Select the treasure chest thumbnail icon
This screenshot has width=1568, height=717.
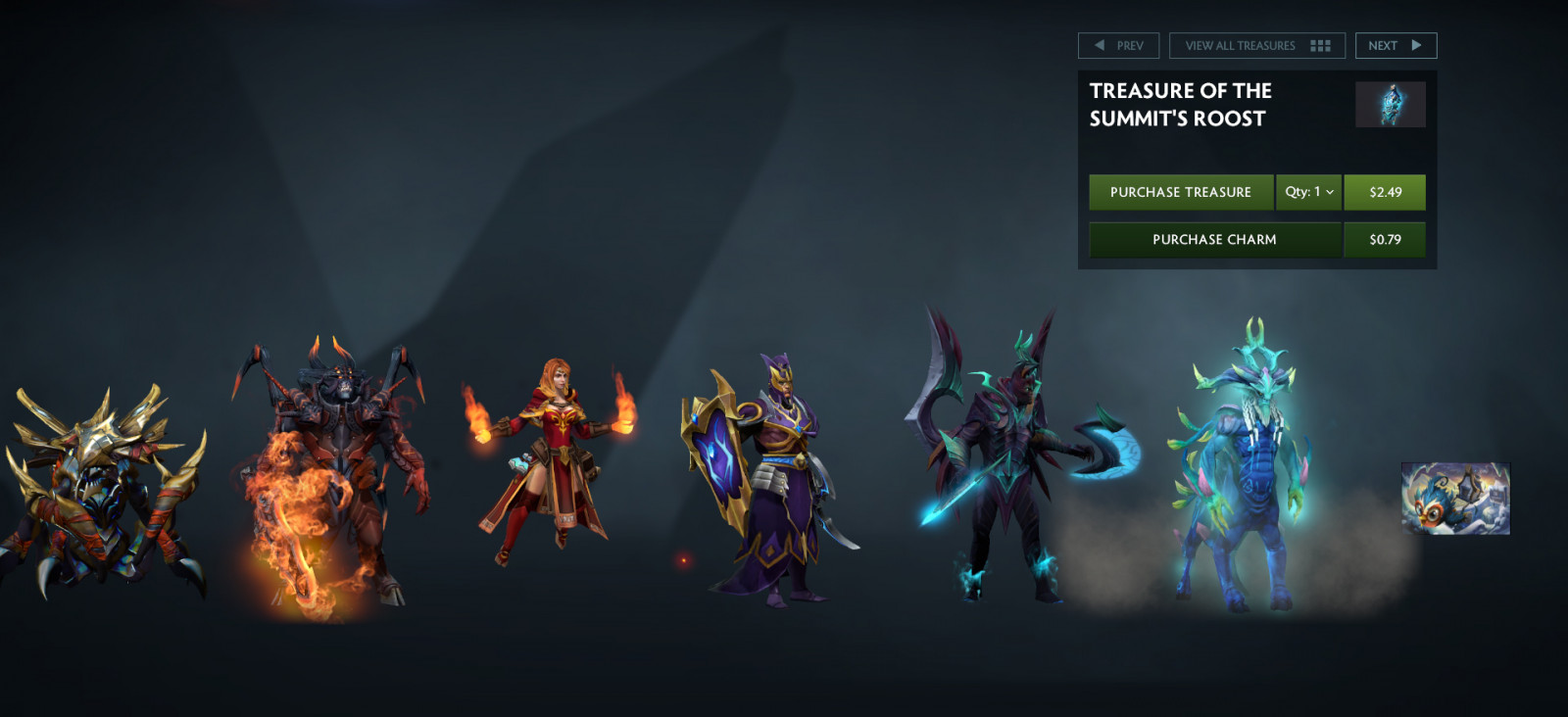click(1390, 105)
